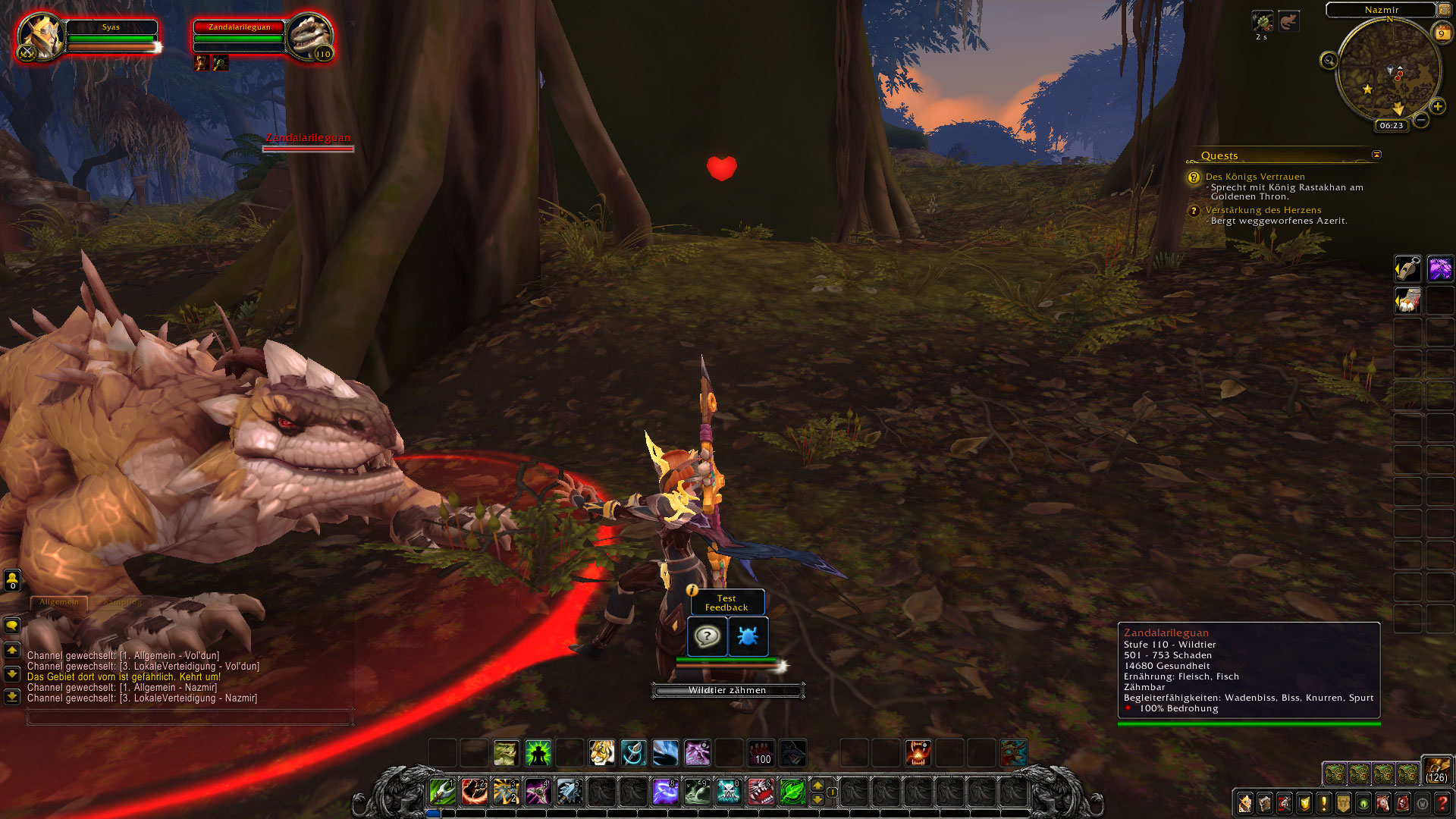The height and width of the screenshot is (819, 1456).
Task: Collapse the Quests tracker panel
Action: (1376, 155)
